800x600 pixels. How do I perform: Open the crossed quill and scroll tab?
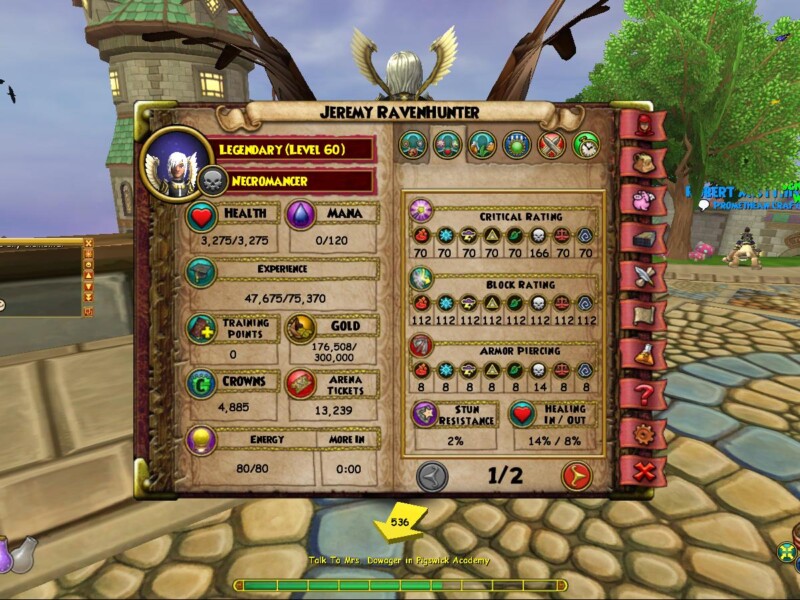tap(640, 275)
